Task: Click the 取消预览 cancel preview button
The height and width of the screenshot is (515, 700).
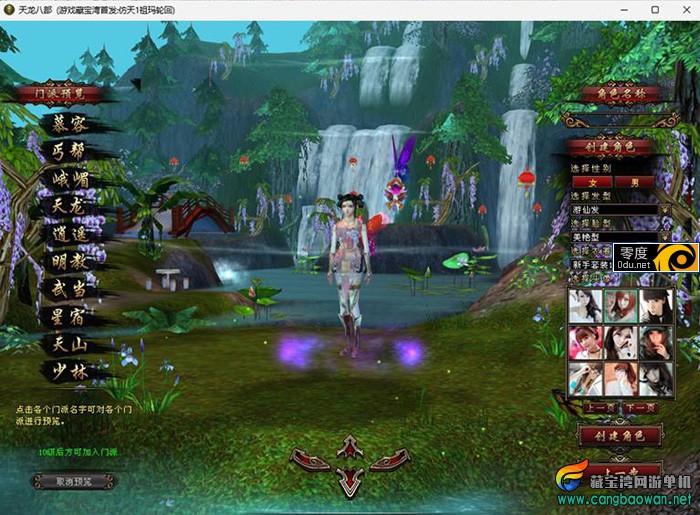Action: (73, 481)
